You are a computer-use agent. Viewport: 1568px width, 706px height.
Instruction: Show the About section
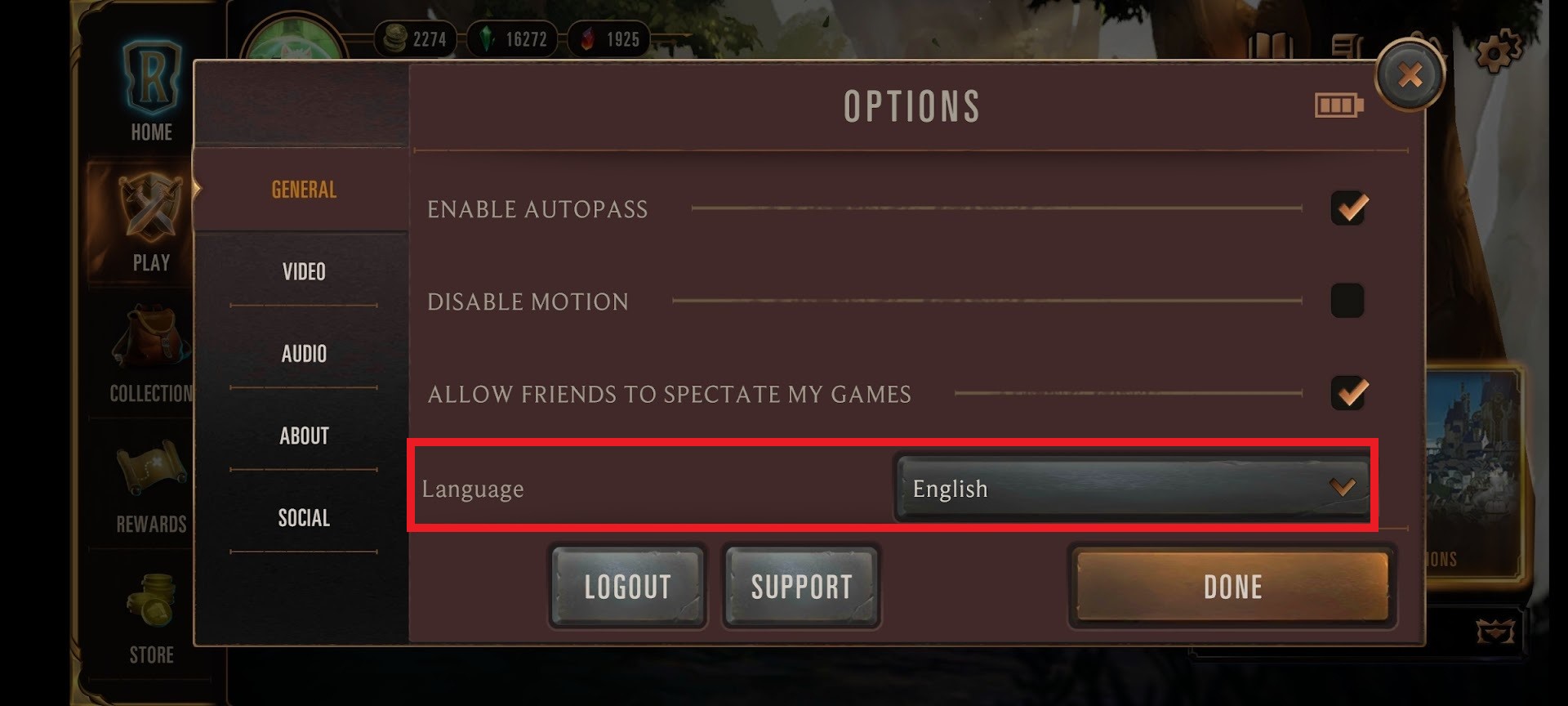pyautogui.click(x=304, y=436)
